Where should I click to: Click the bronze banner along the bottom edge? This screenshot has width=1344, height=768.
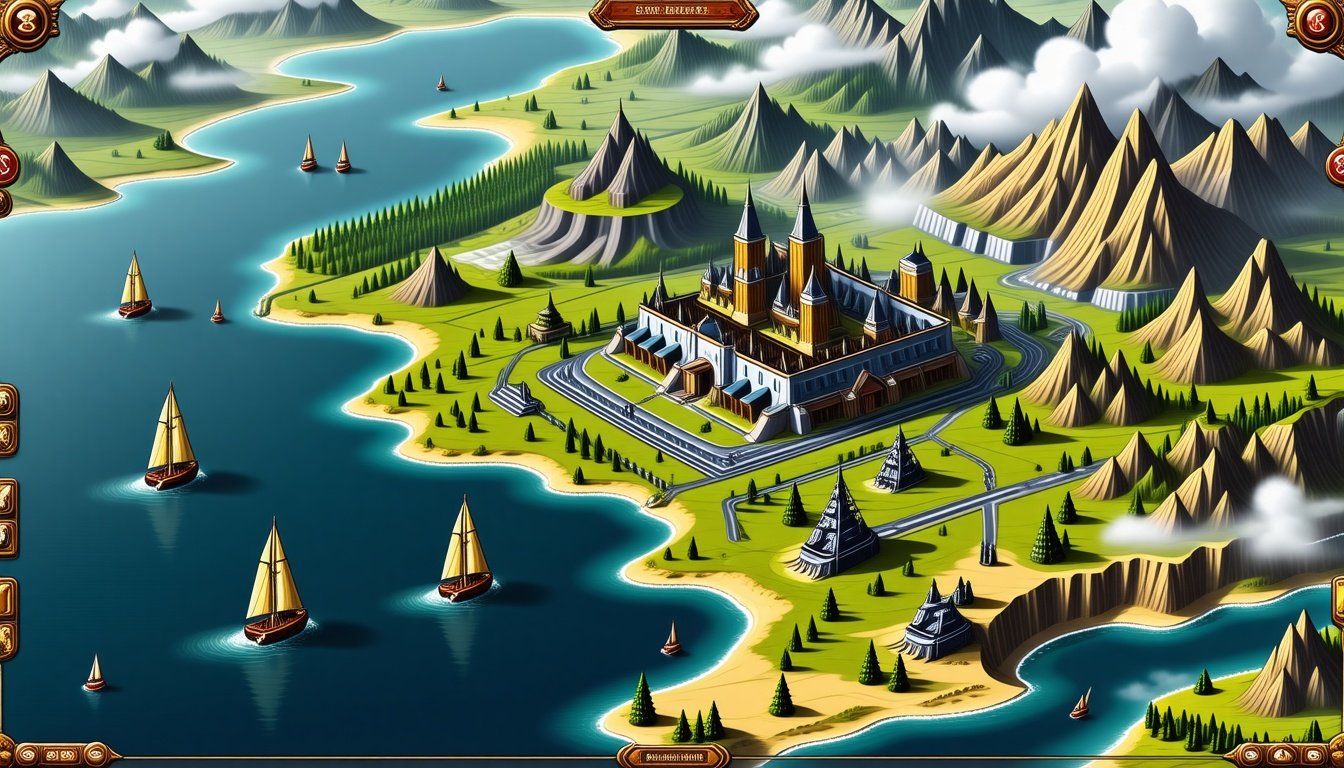pos(673,755)
